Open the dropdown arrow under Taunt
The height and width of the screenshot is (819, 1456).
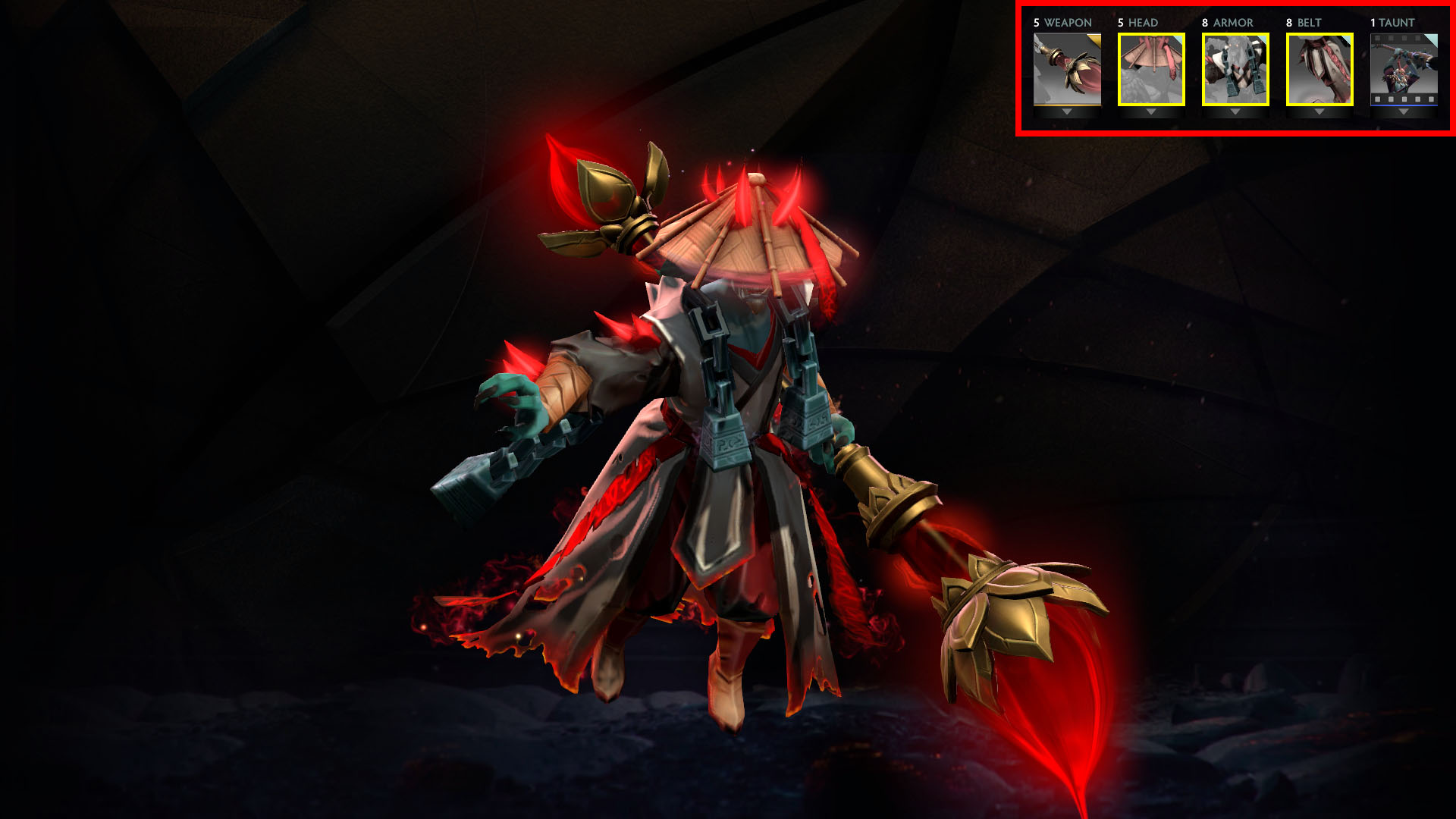pos(1404,112)
